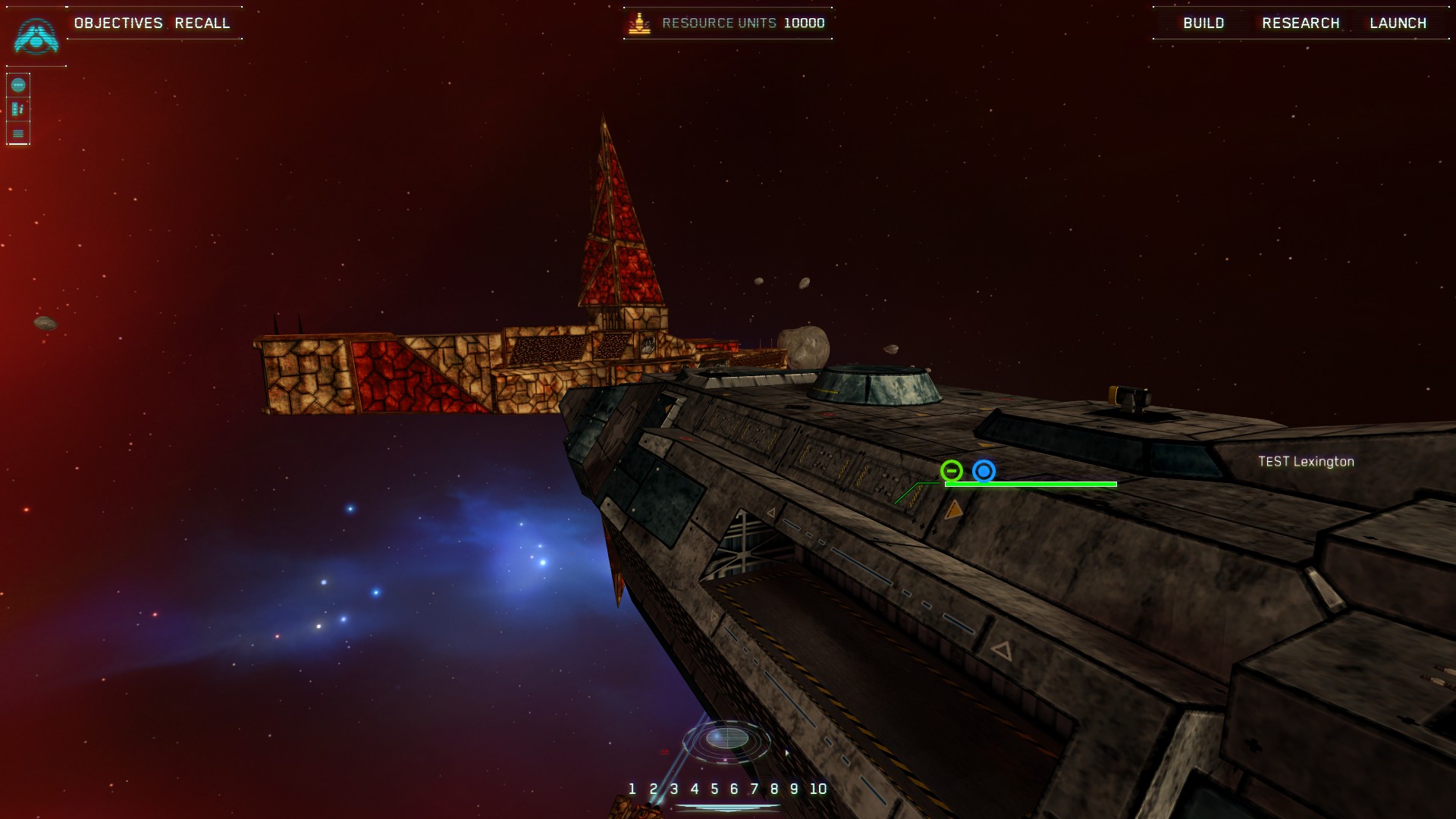Open the Build menu

1203,24
